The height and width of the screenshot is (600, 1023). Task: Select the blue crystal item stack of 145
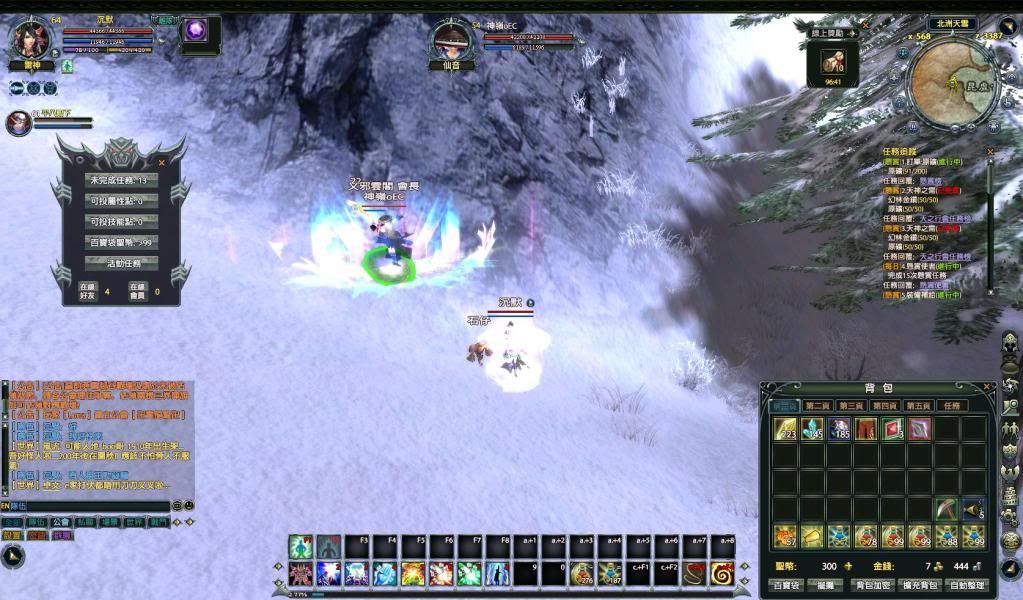click(x=812, y=429)
